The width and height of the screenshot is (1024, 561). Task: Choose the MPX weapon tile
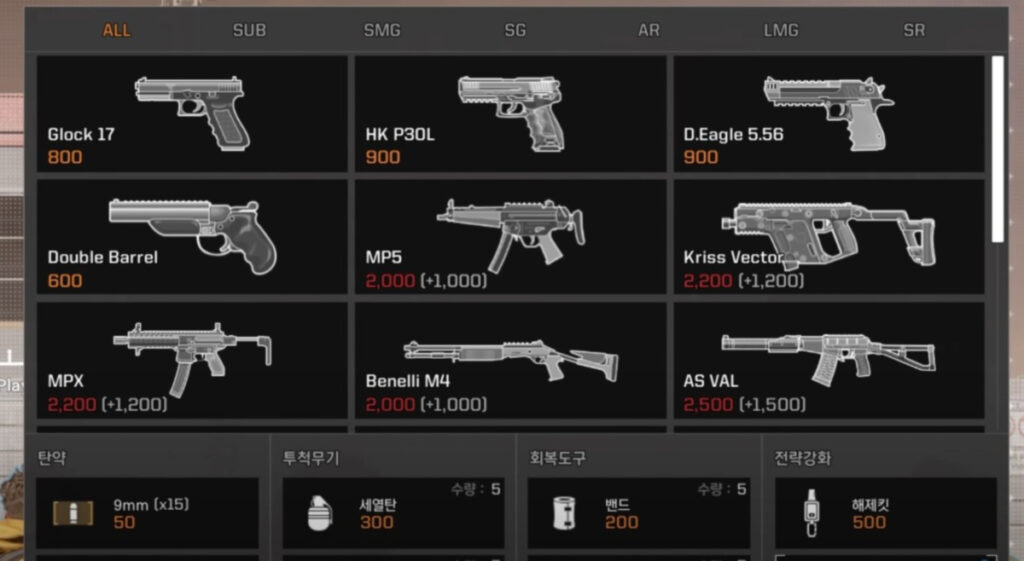[x=192, y=361]
